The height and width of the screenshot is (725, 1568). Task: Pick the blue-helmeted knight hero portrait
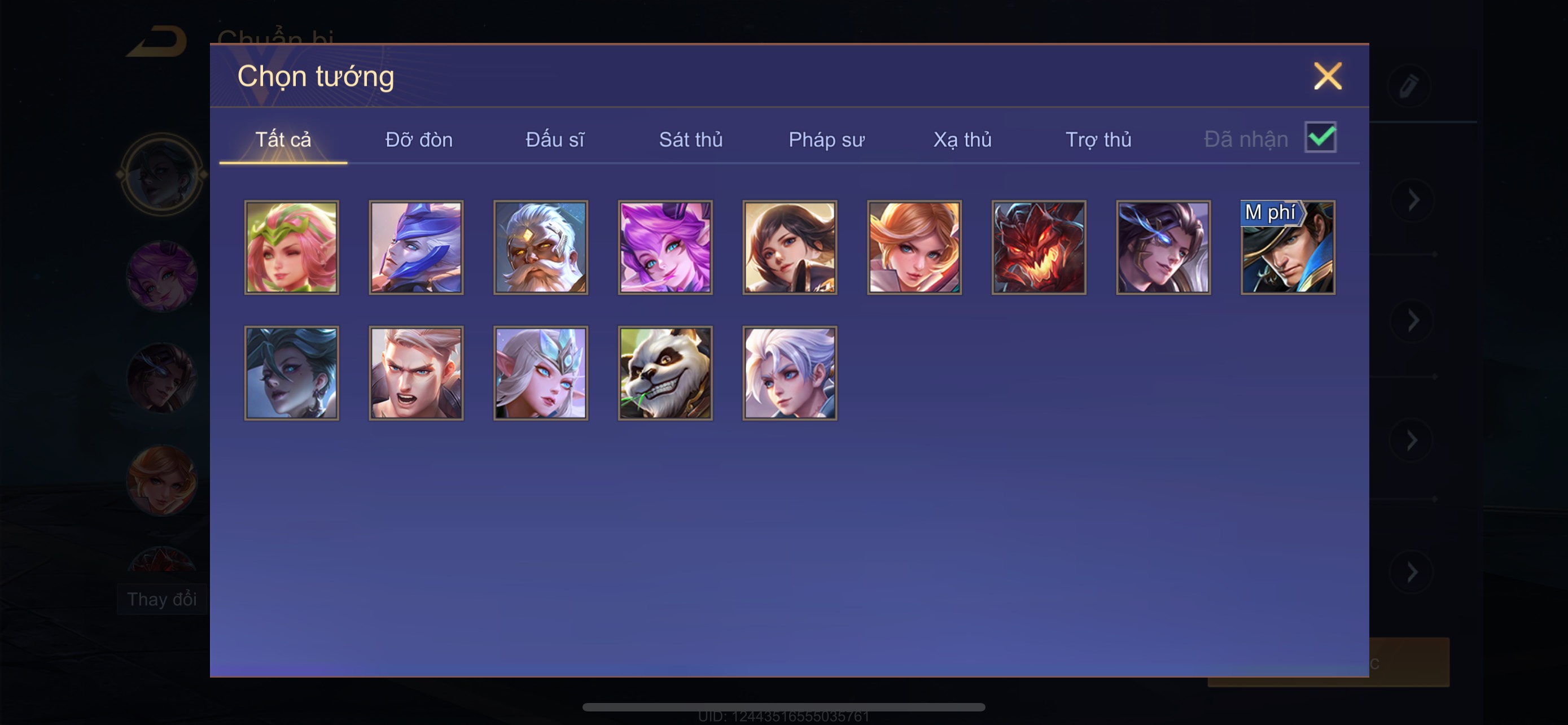[x=417, y=248]
